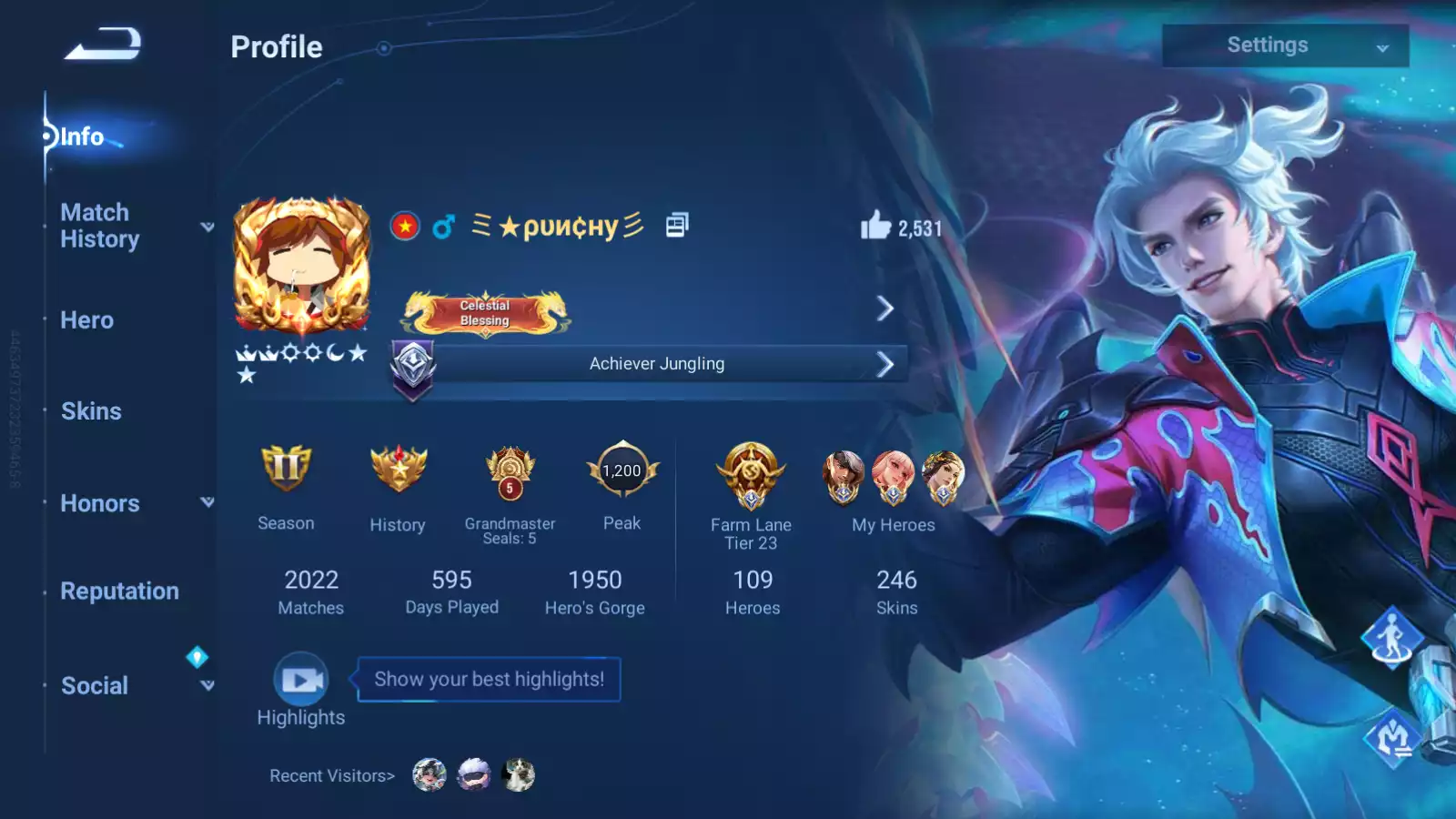
Task: Open the Skins tab
Action: (91, 411)
